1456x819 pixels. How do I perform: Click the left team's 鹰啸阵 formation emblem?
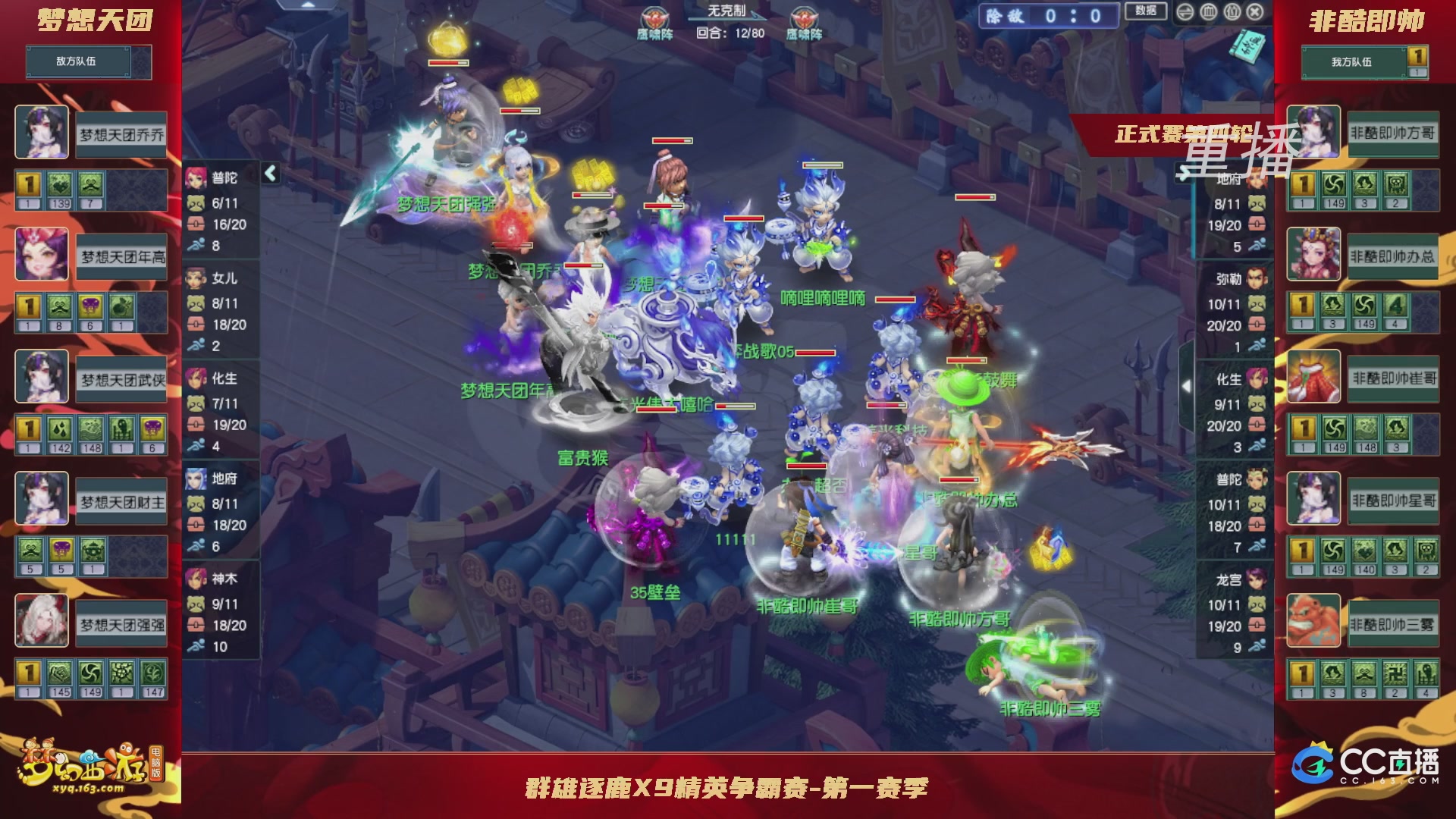[654, 17]
